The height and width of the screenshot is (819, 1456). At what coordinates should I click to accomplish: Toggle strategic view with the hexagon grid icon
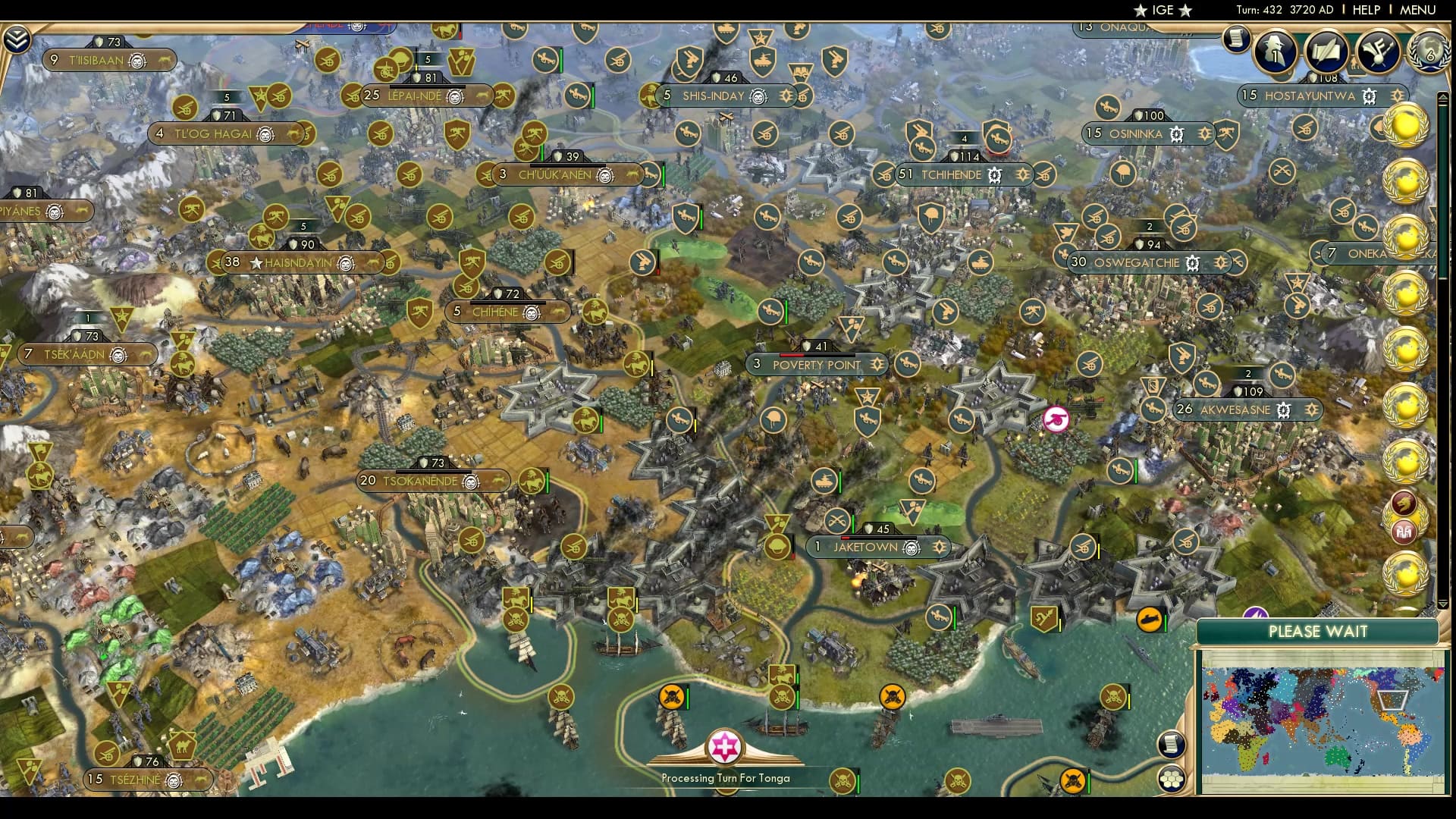pos(1172,780)
